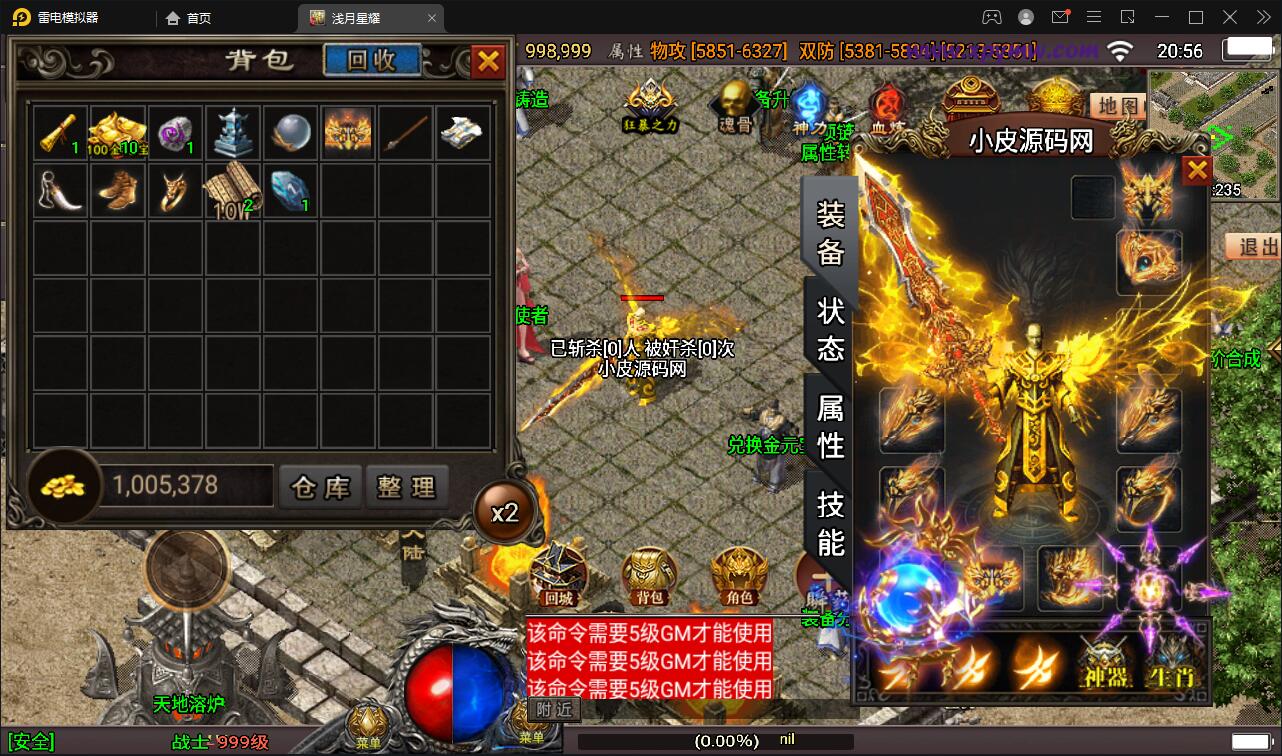Pick the purple swirl stone item

(x=176, y=133)
